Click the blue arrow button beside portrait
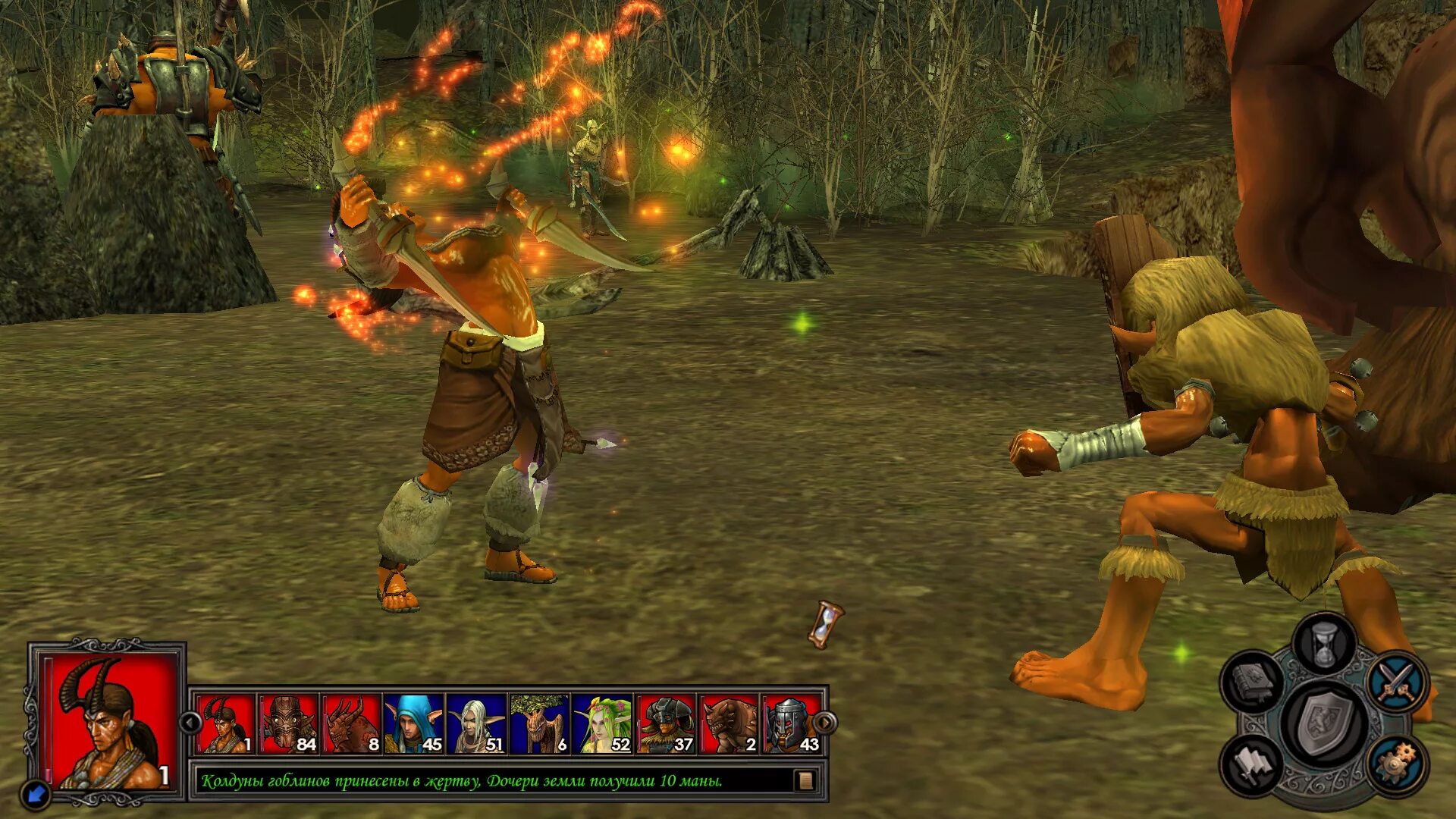The image size is (1456, 819). 36,794
